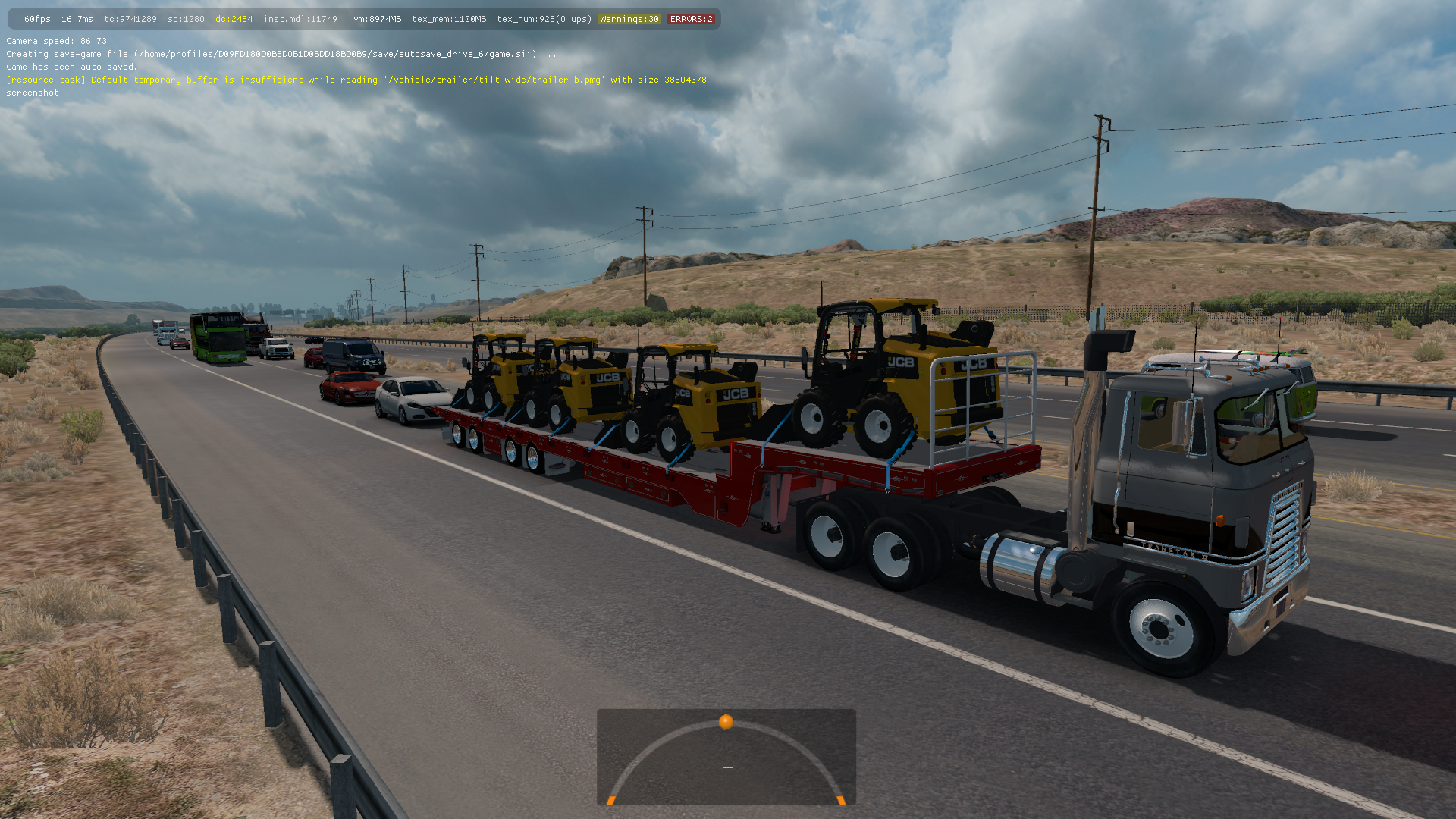1456x819 pixels.
Task: Select the frame time readout showing 16.7ms
Action: (x=76, y=18)
